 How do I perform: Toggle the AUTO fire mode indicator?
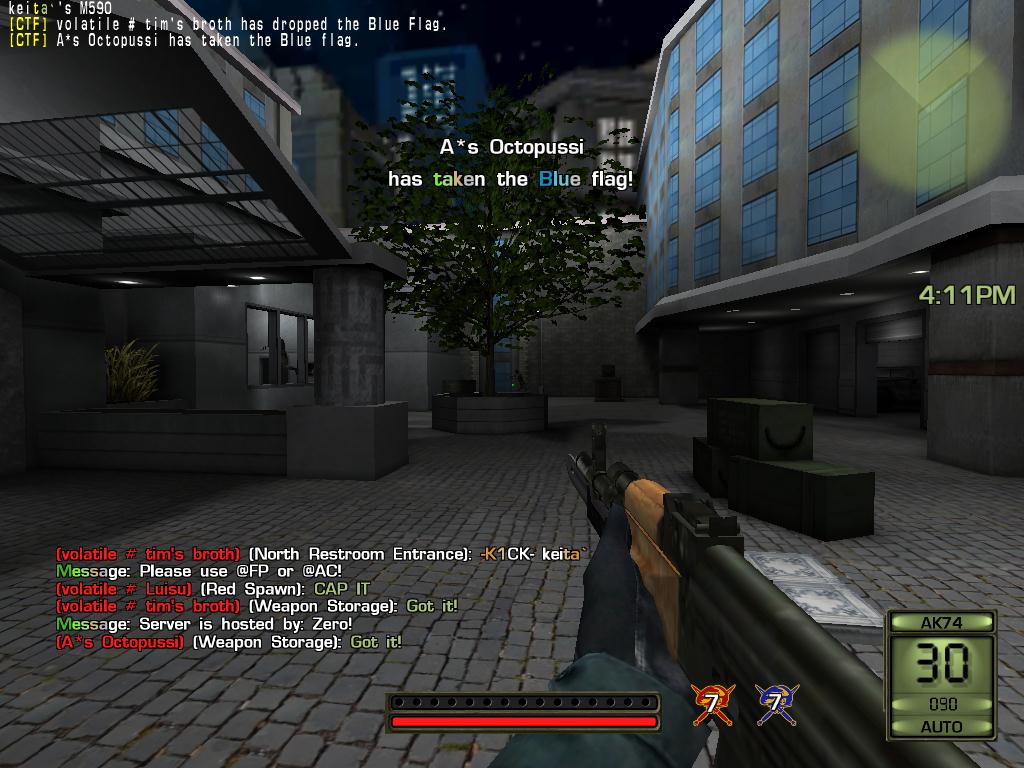coord(941,726)
